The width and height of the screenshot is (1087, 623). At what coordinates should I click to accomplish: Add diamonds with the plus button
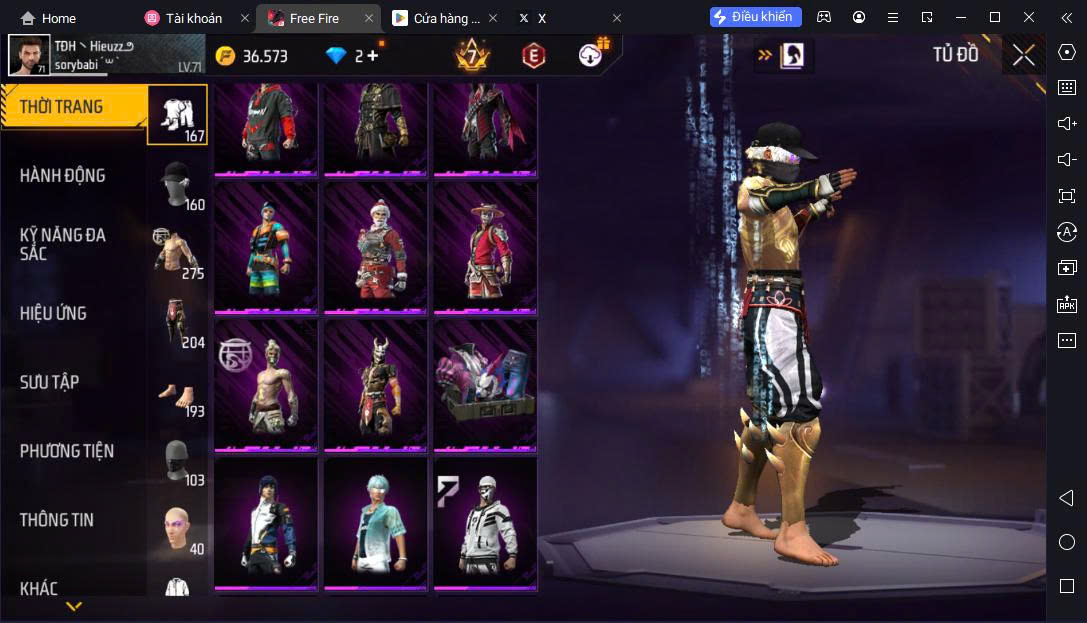(373, 56)
